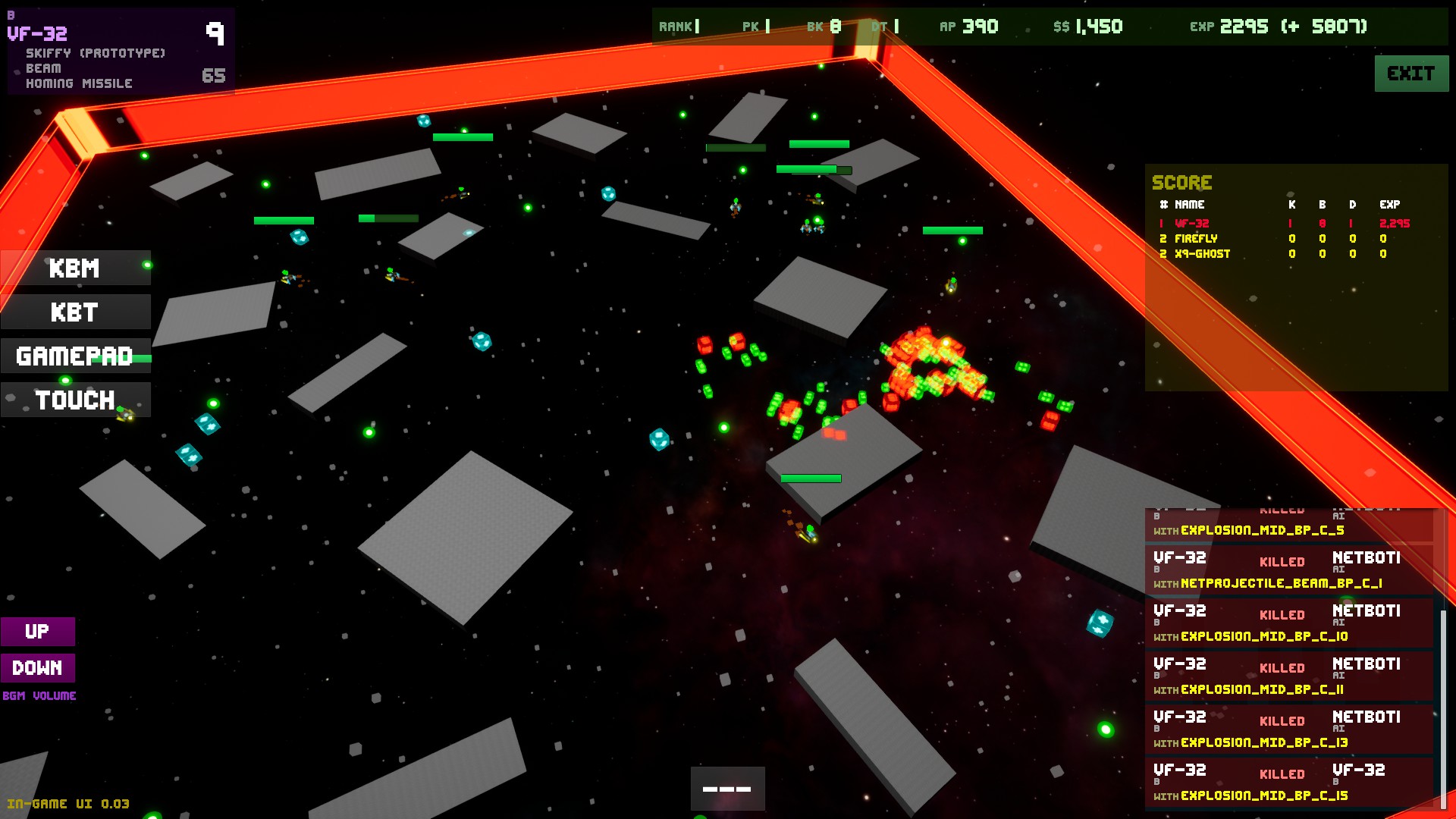Select the KBM control scheme
This screenshot has width=1456, height=819.
[75, 268]
